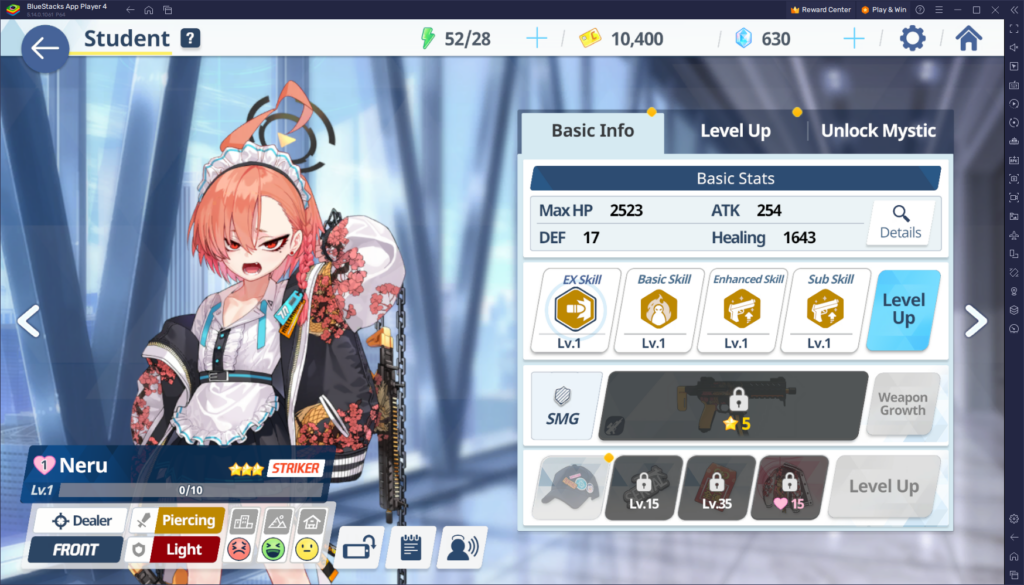1024x585 pixels.
Task: Open Weapon Growth for the SMG
Action: [x=902, y=404]
